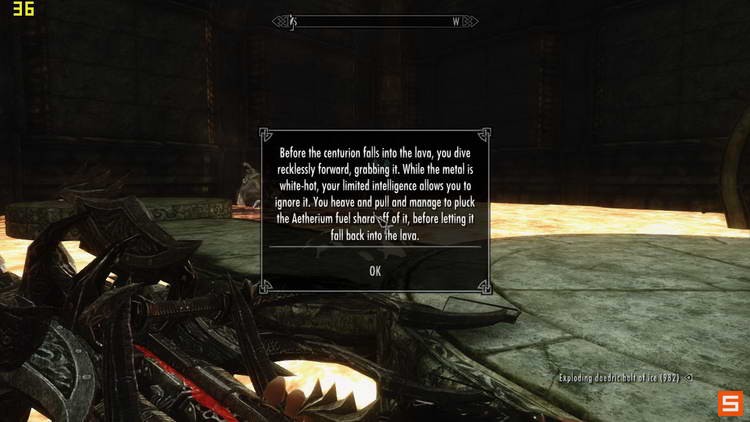Confirm the message with OK
This screenshot has width=750, height=422.
point(375,271)
